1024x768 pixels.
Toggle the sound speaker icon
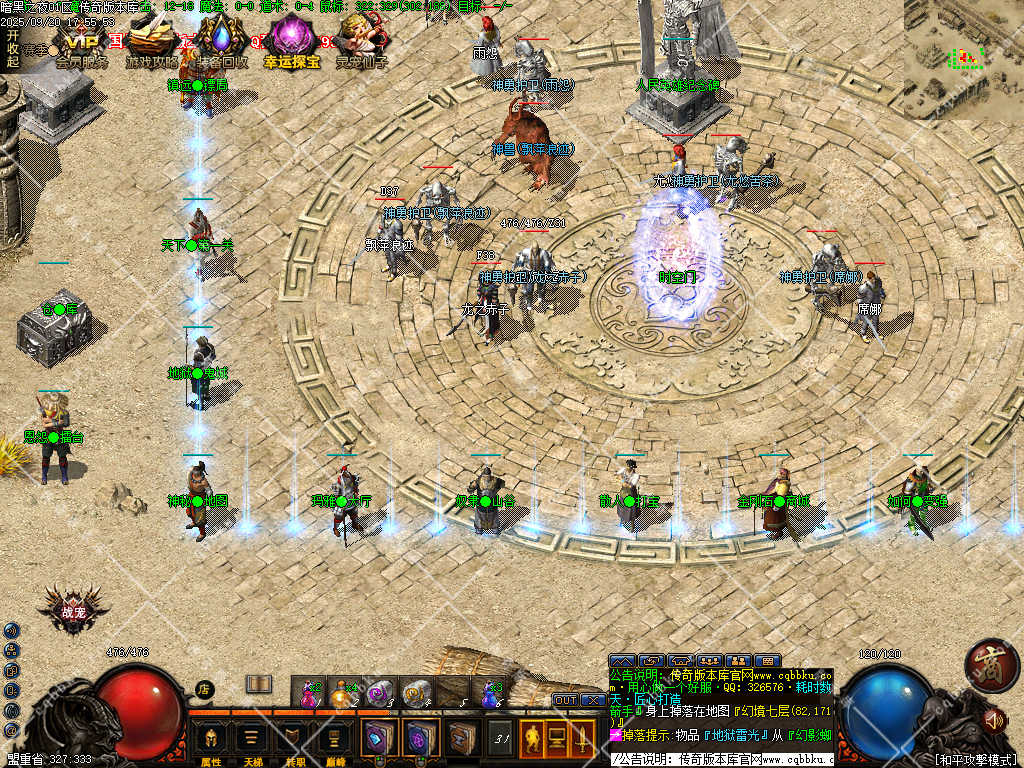pos(994,718)
